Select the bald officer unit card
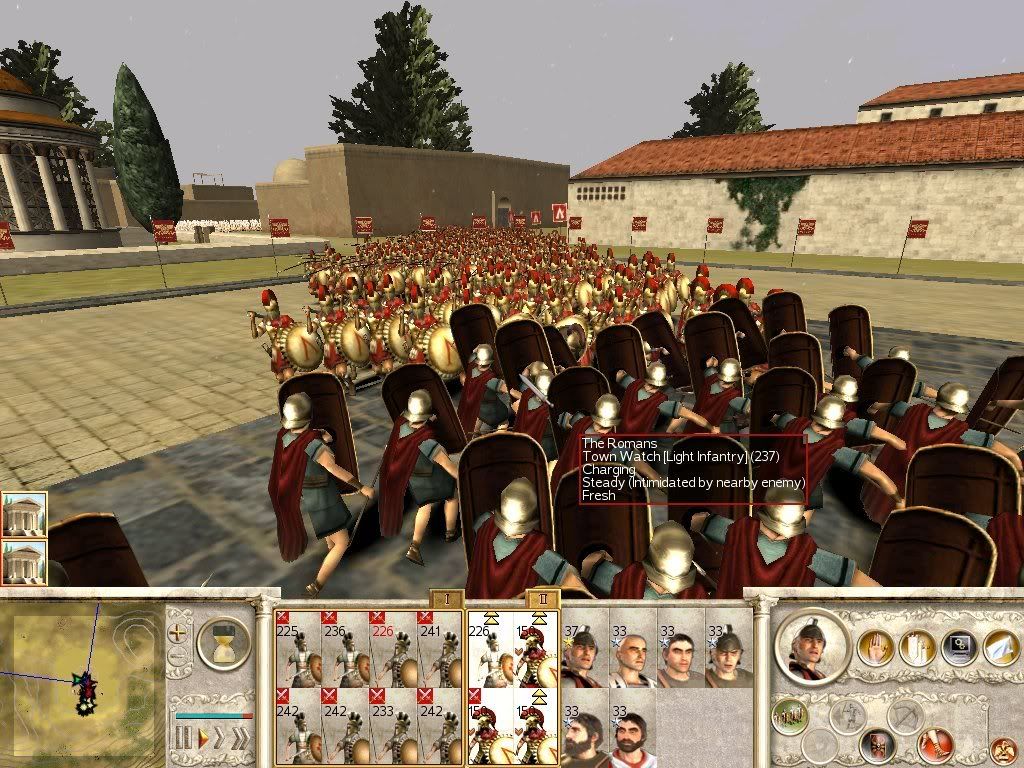This screenshot has width=1024, height=768. [x=632, y=646]
